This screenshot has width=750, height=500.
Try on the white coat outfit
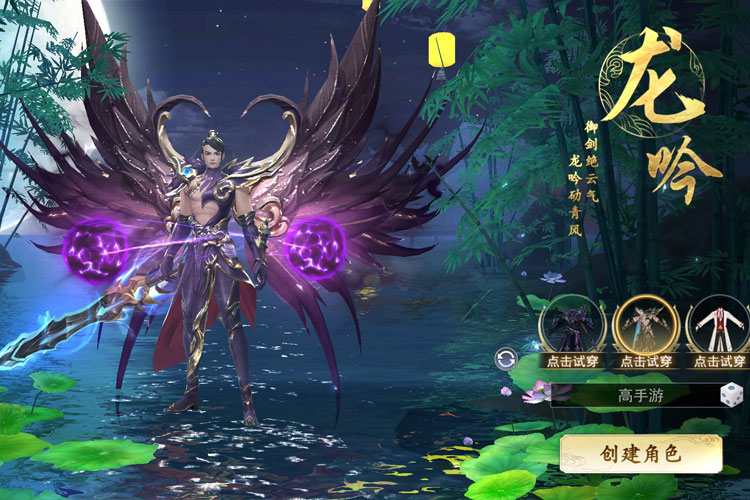pyautogui.click(x=719, y=325)
